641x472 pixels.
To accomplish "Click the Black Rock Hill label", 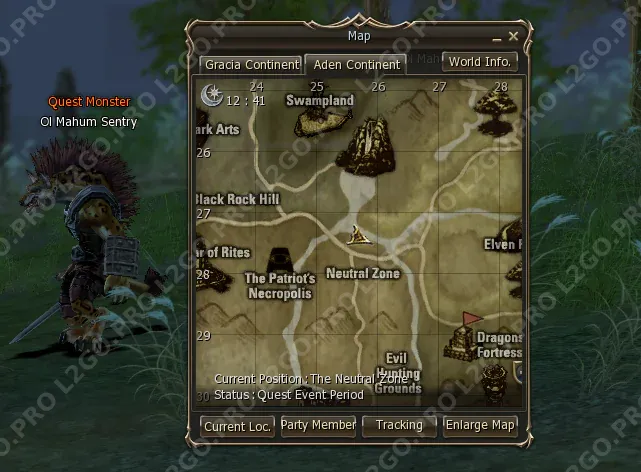I will (238, 199).
